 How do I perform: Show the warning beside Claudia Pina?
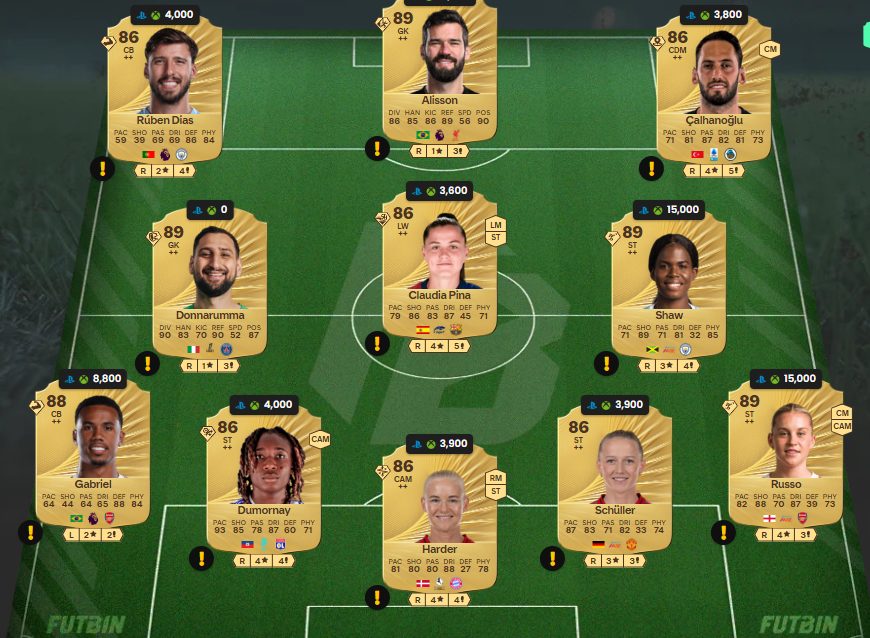click(377, 344)
